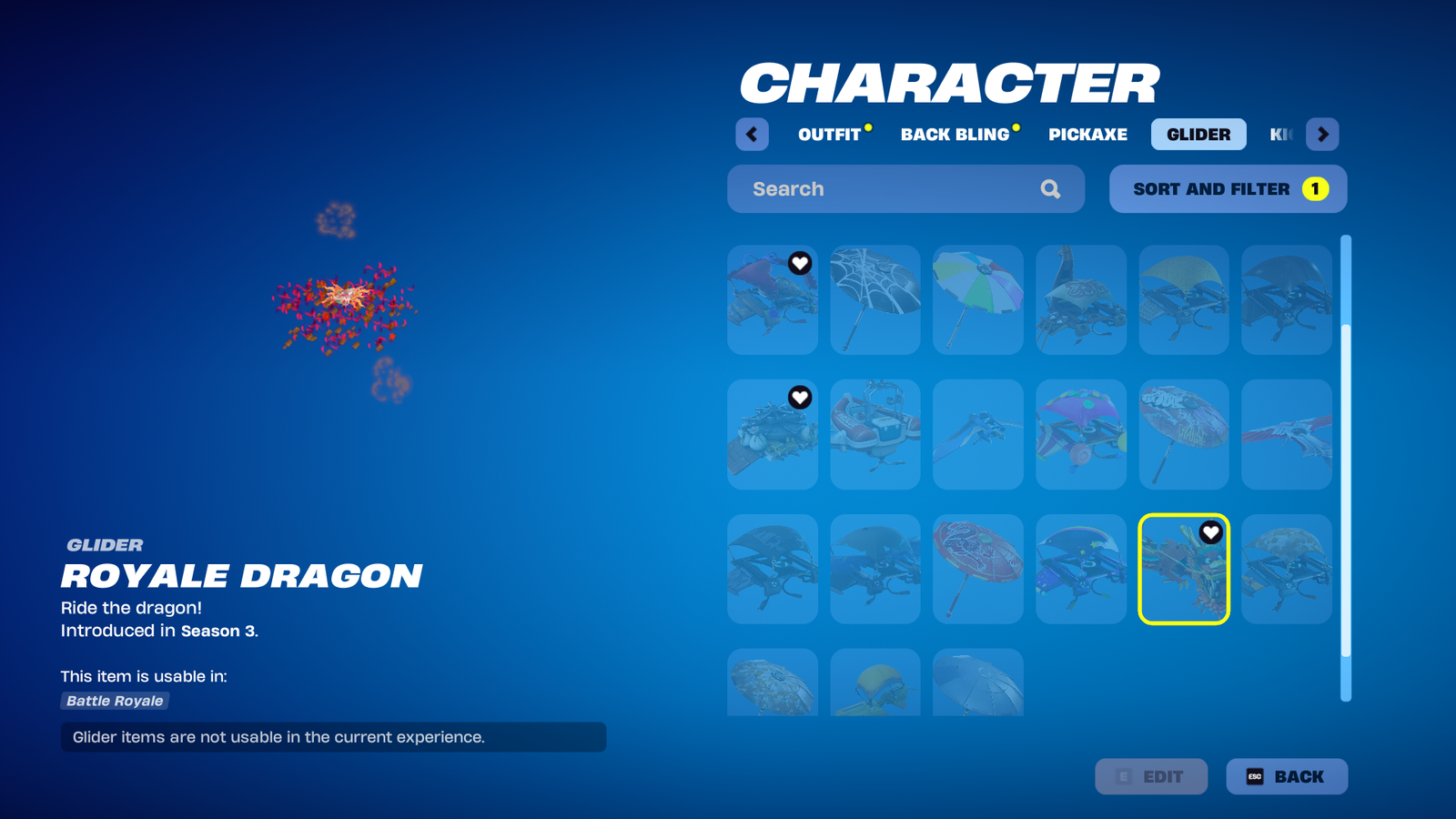Switch to the Pickaxe tab
1456x819 pixels.
[x=1087, y=135]
